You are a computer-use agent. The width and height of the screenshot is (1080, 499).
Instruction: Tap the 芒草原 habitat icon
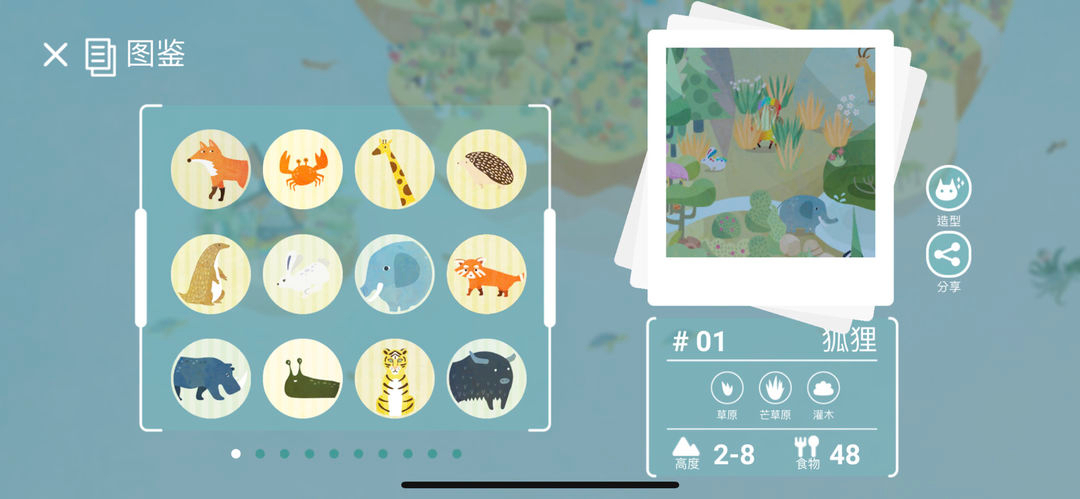[775, 387]
